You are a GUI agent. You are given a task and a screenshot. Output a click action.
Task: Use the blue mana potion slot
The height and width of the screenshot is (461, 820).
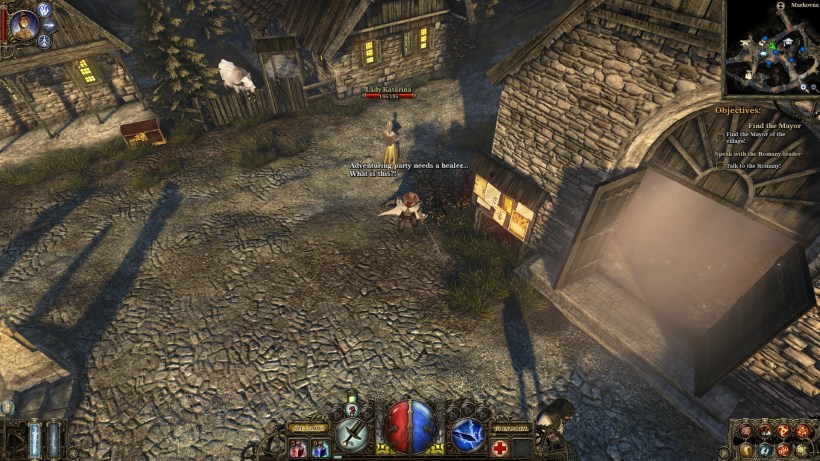[x=318, y=449]
